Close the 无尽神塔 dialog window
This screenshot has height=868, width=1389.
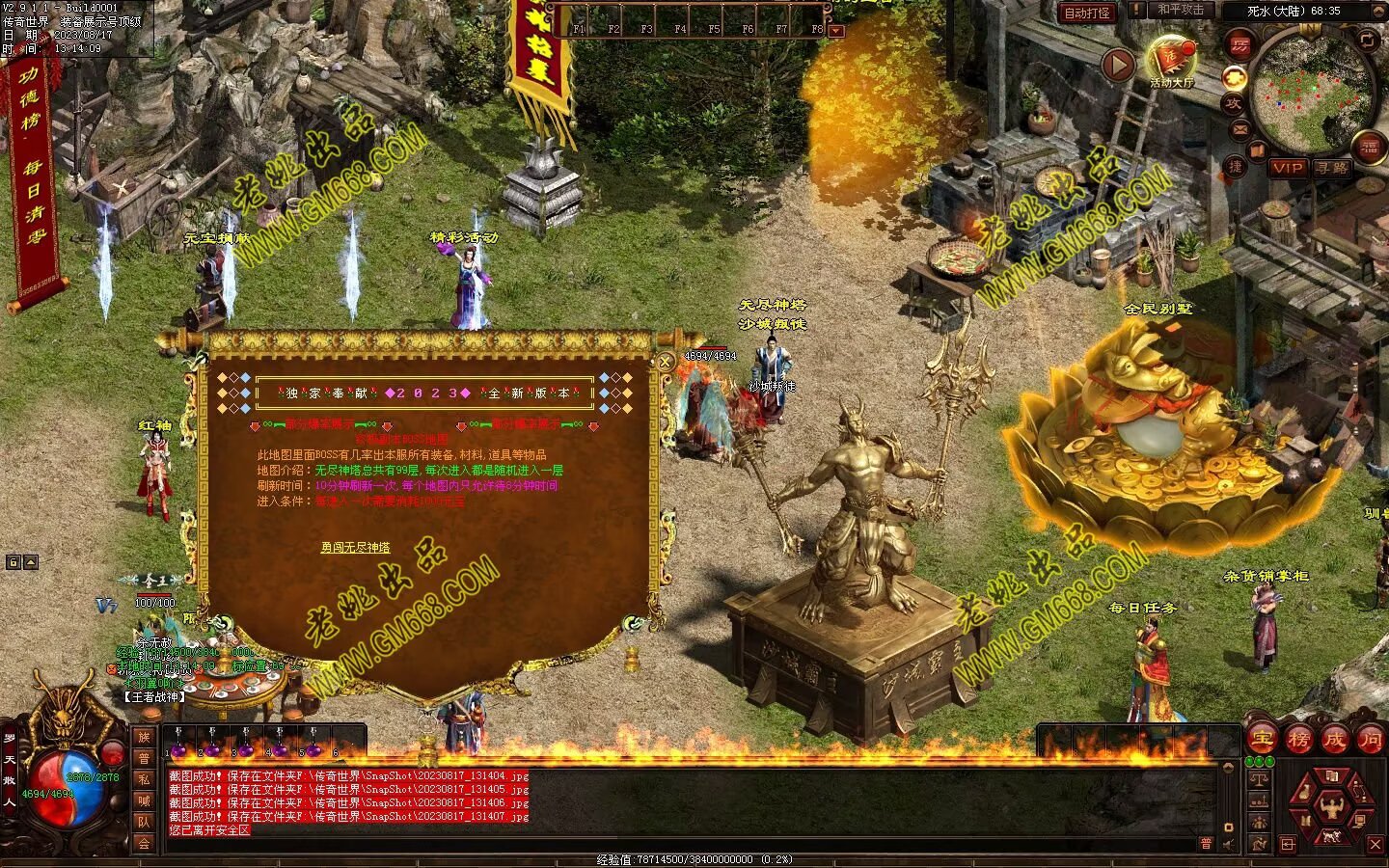click(x=665, y=362)
